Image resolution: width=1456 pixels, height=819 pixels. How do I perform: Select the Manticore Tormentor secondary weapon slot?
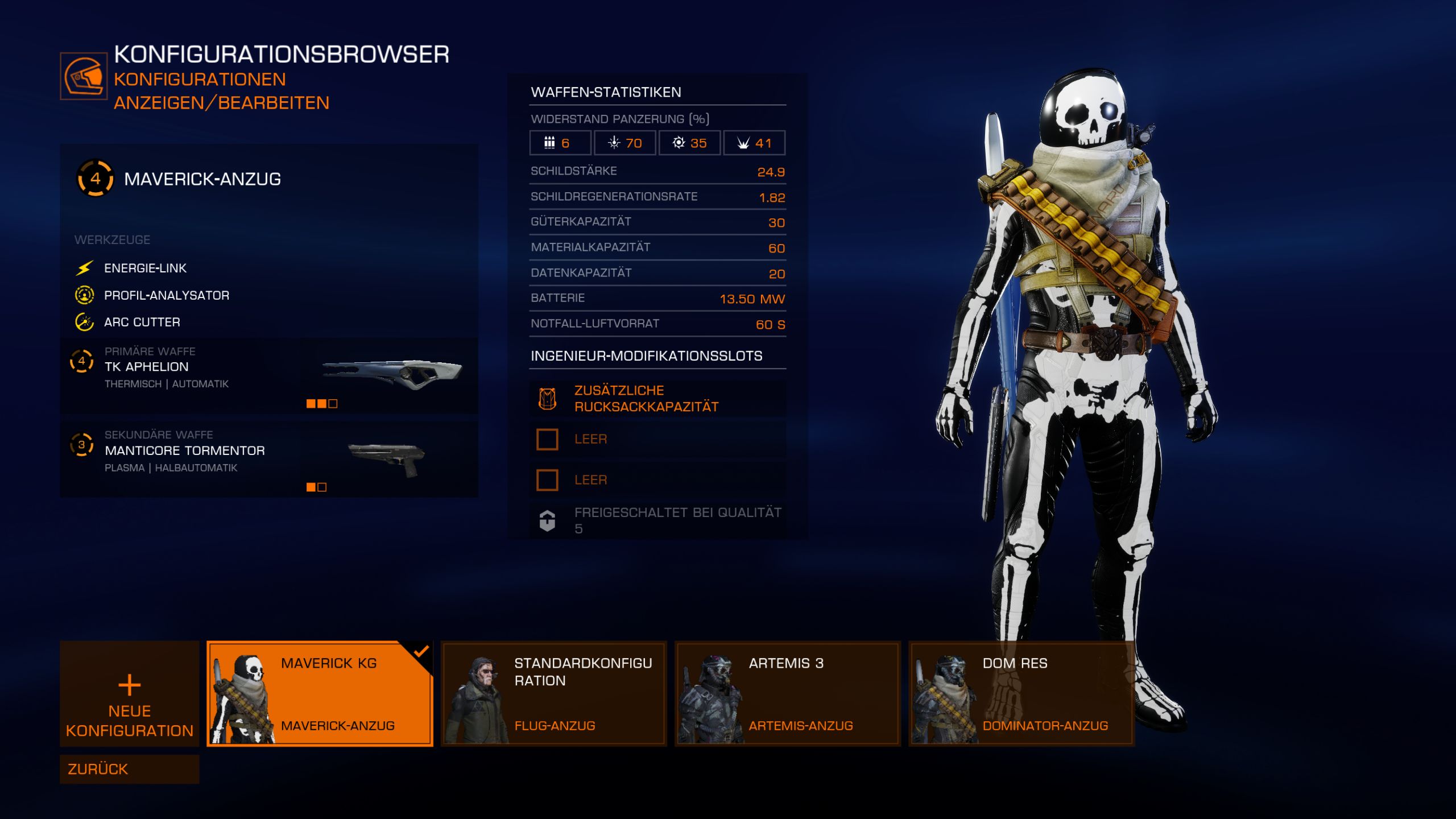click(x=268, y=459)
